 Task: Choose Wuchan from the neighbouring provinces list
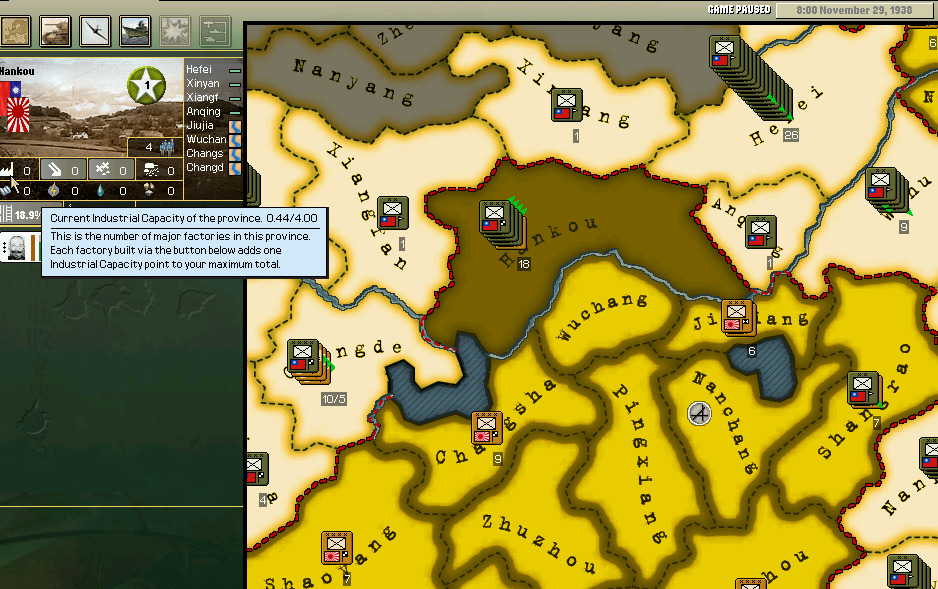click(x=205, y=140)
